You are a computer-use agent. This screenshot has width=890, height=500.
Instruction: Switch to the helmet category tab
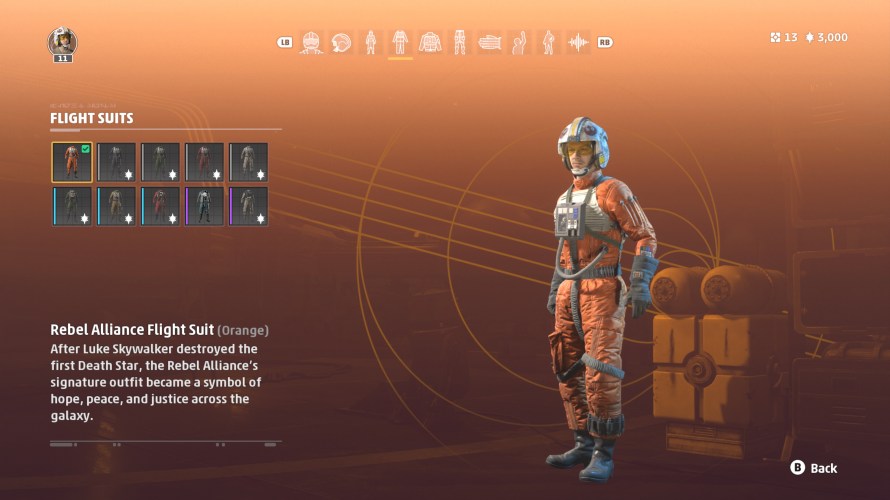point(341,42)
